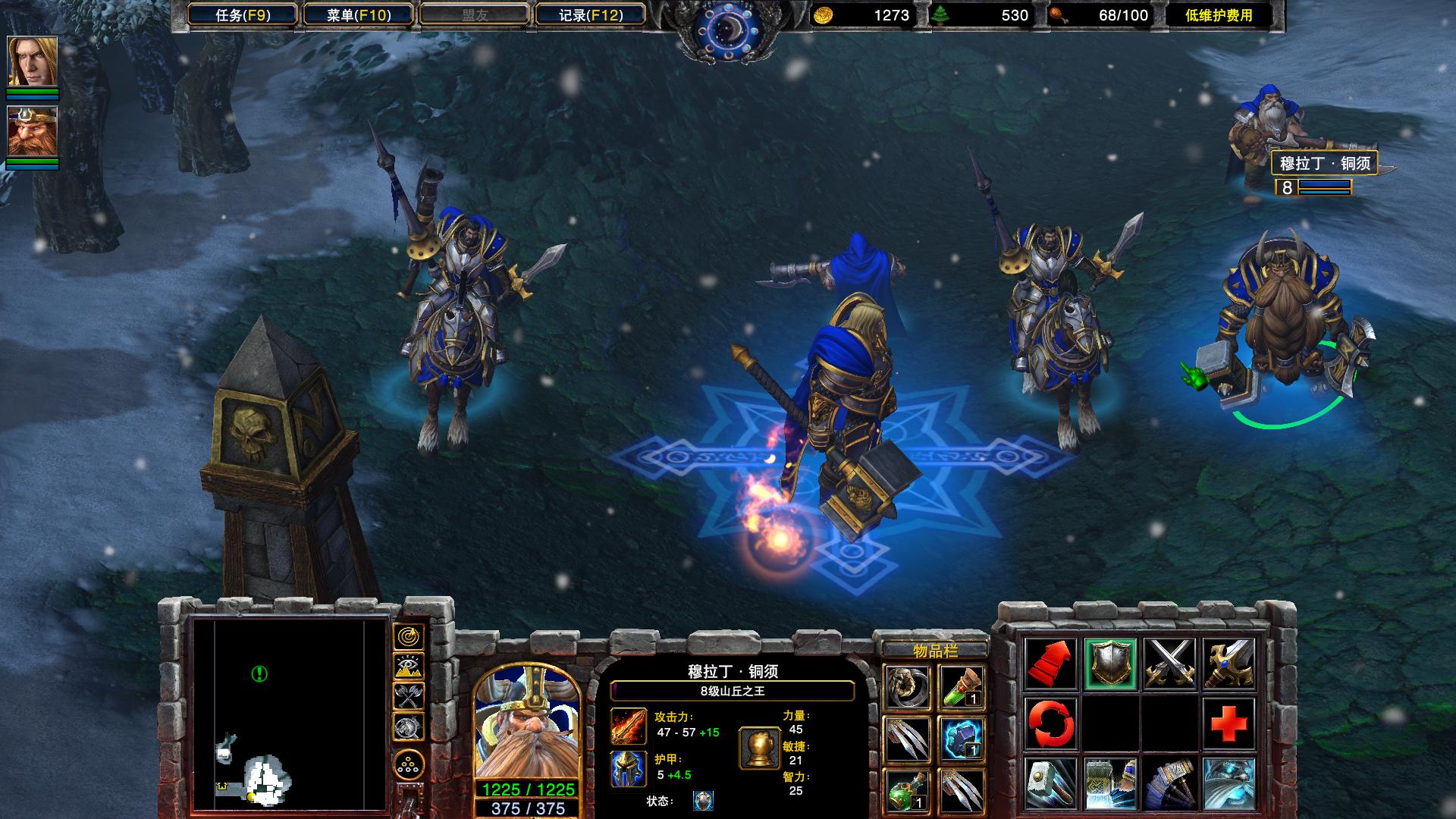Activate the Thunder Clap ability

tap(1110, 783)
